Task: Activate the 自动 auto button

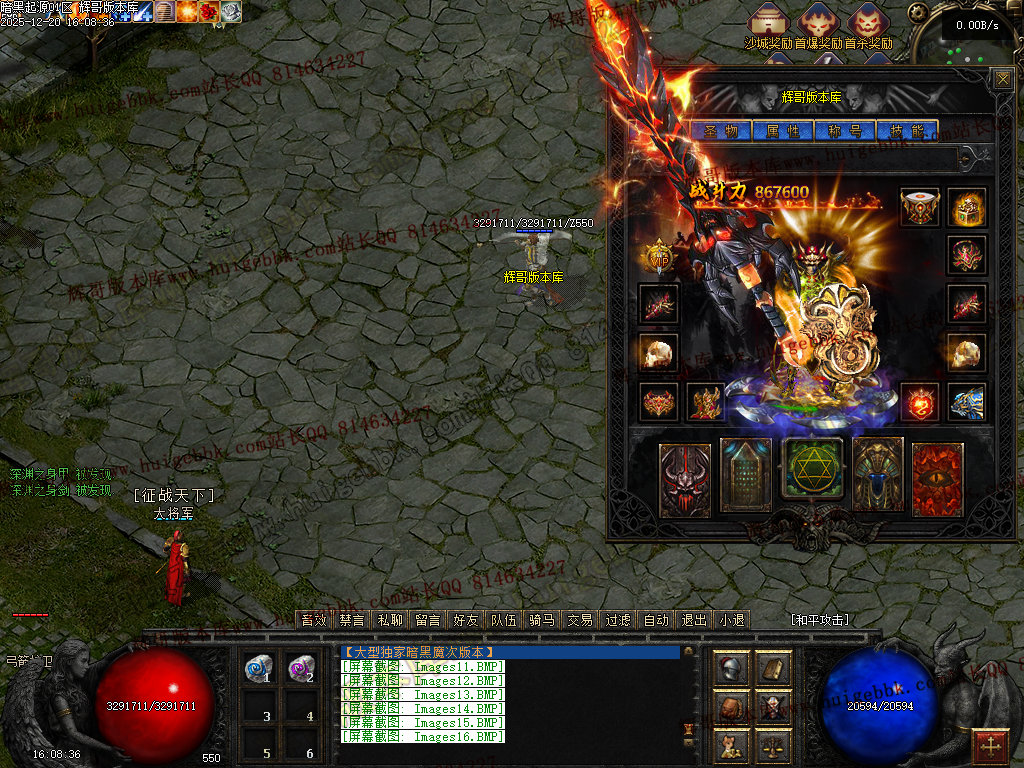Action: (656, 620)
